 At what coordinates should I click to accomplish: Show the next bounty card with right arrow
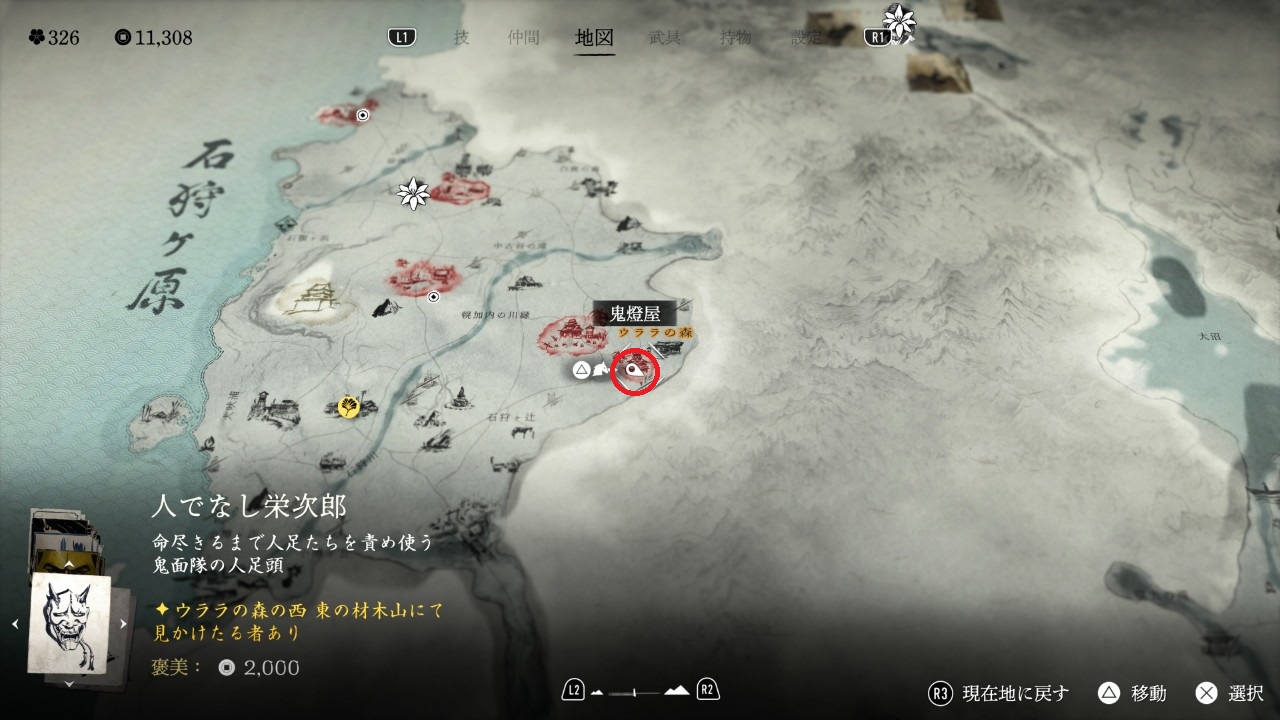coord(124,624)
